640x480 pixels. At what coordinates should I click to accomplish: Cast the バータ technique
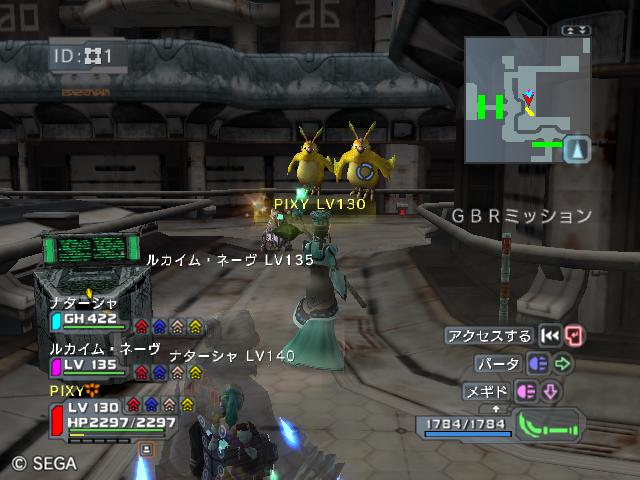coord(497,364)
